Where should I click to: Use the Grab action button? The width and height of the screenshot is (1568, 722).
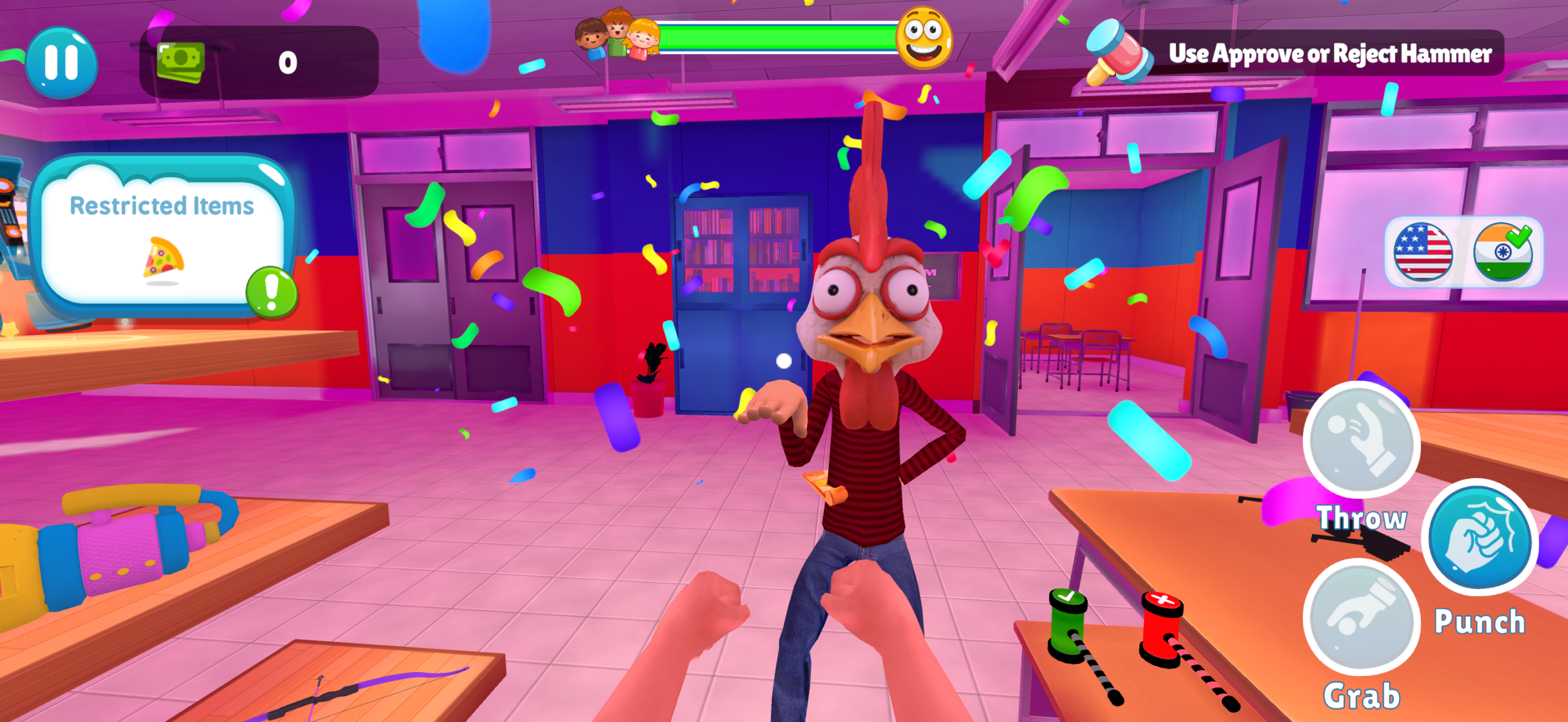pos(1361,617)
